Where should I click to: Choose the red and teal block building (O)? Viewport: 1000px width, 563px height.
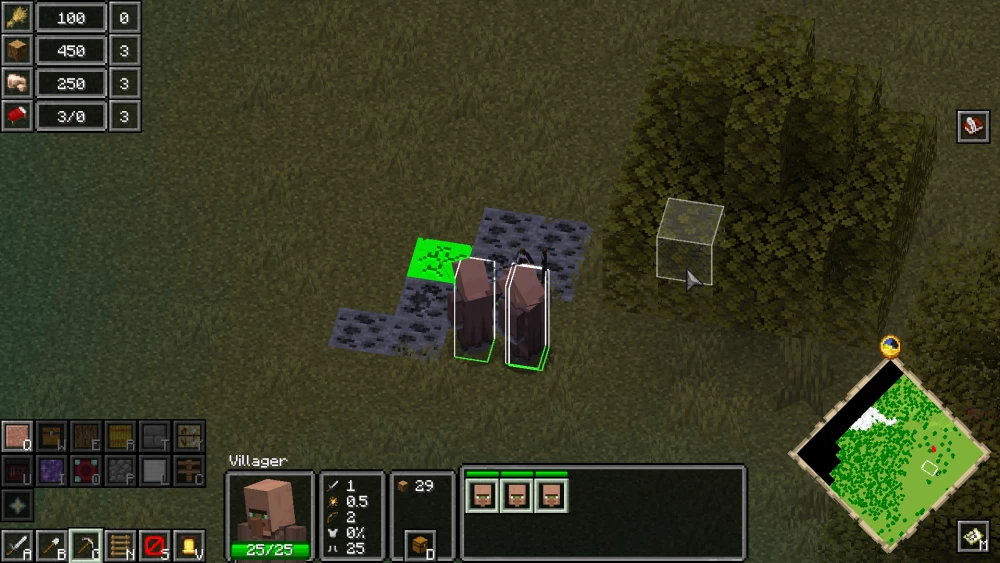(x=86, y=471)
